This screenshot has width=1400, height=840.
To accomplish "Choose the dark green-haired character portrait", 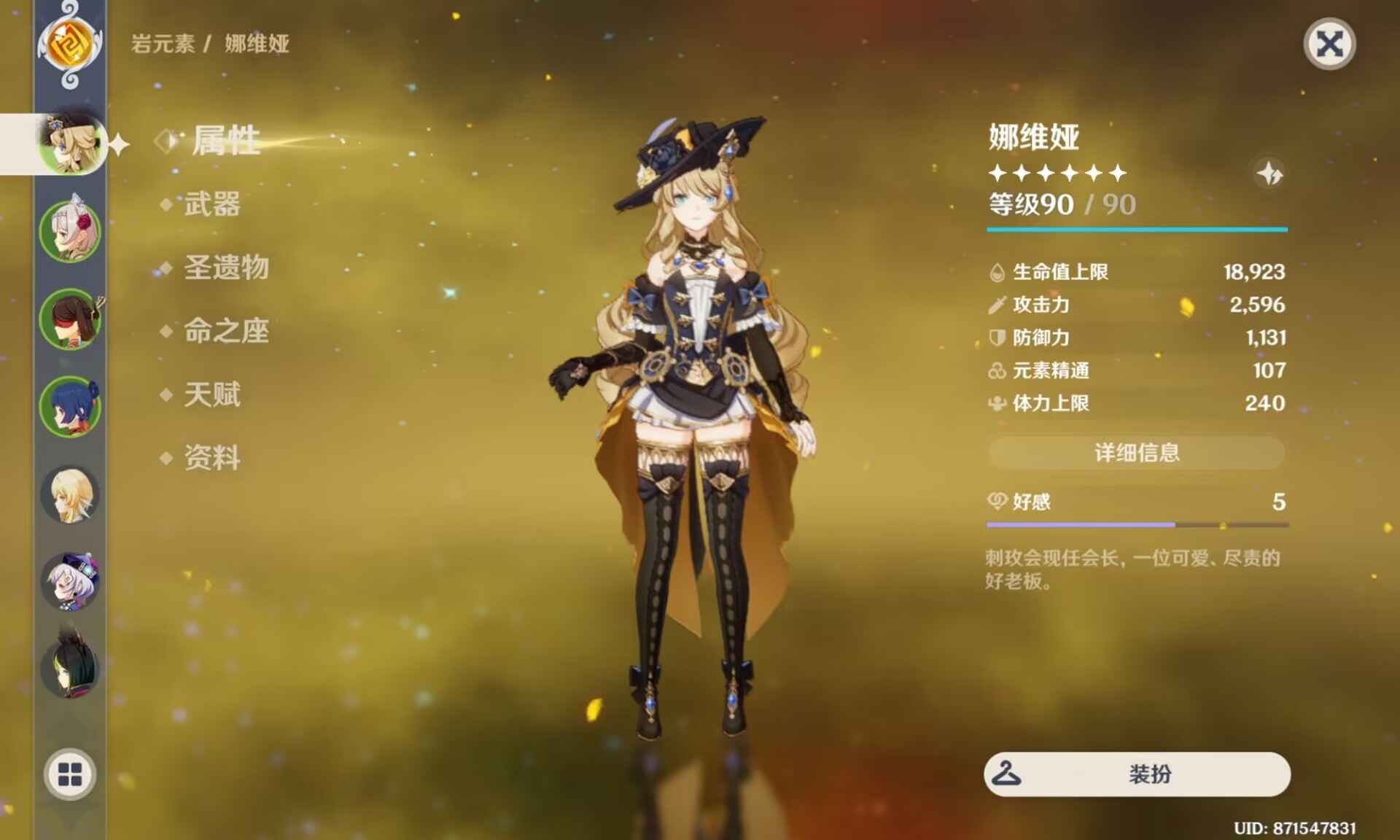I will click(70, 668).
